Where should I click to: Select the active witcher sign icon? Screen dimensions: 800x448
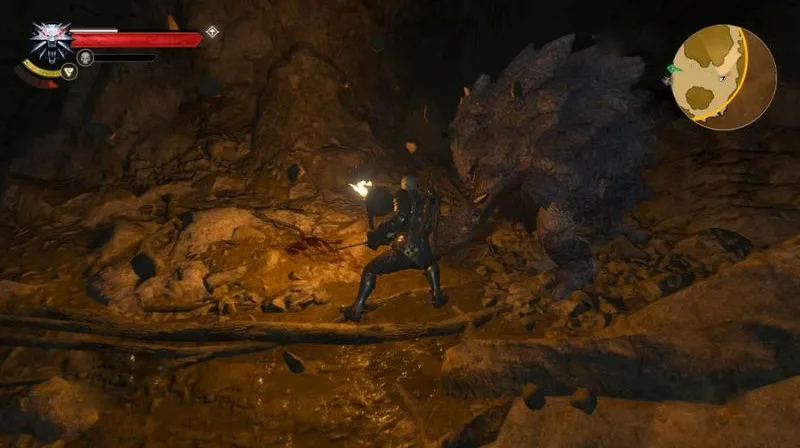click(68, 71)
